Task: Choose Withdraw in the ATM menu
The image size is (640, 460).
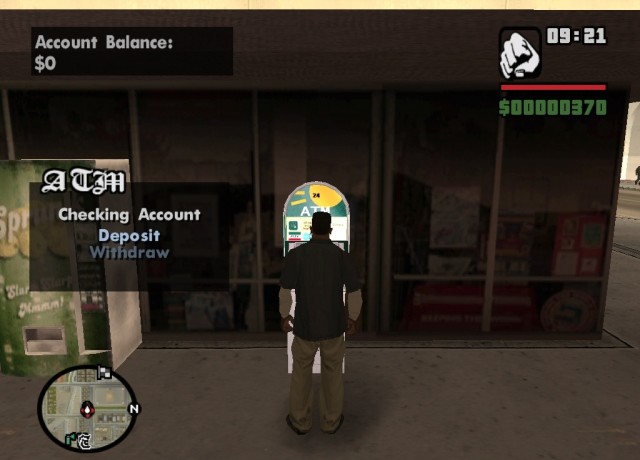Action: point(129,252)
